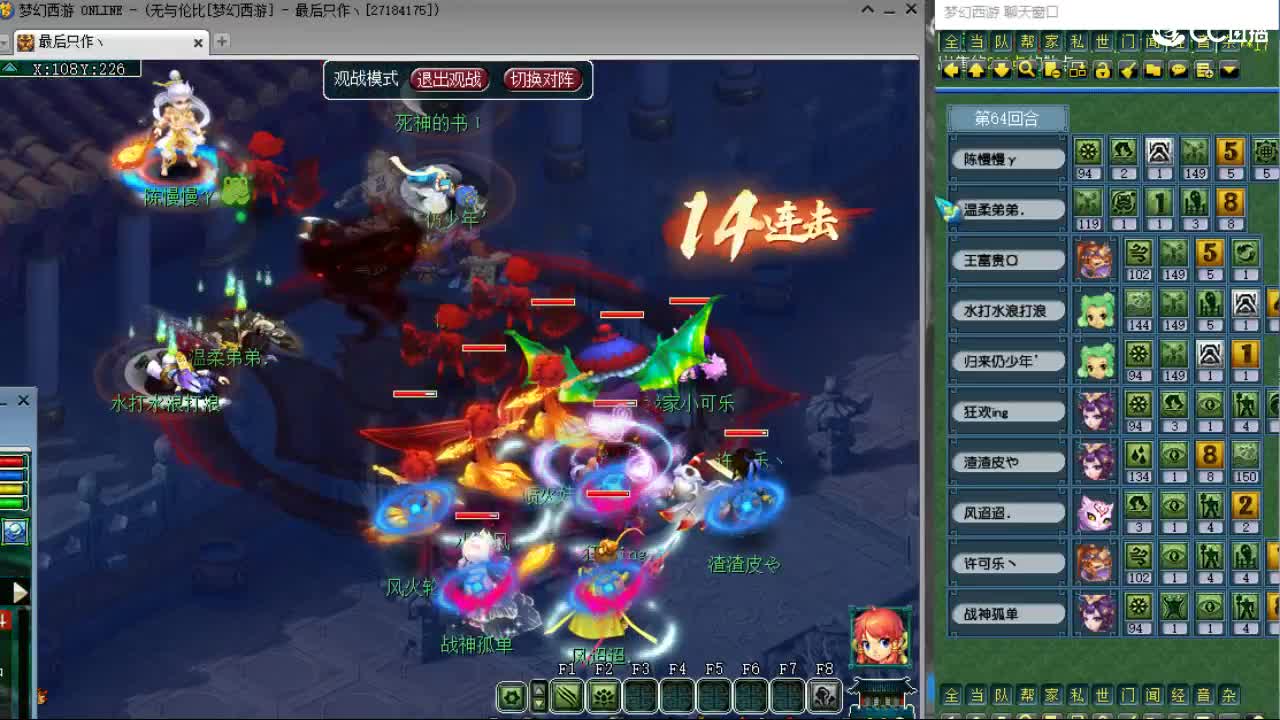Toggle the lock icon in the chat toolbar

(1104, 70)
